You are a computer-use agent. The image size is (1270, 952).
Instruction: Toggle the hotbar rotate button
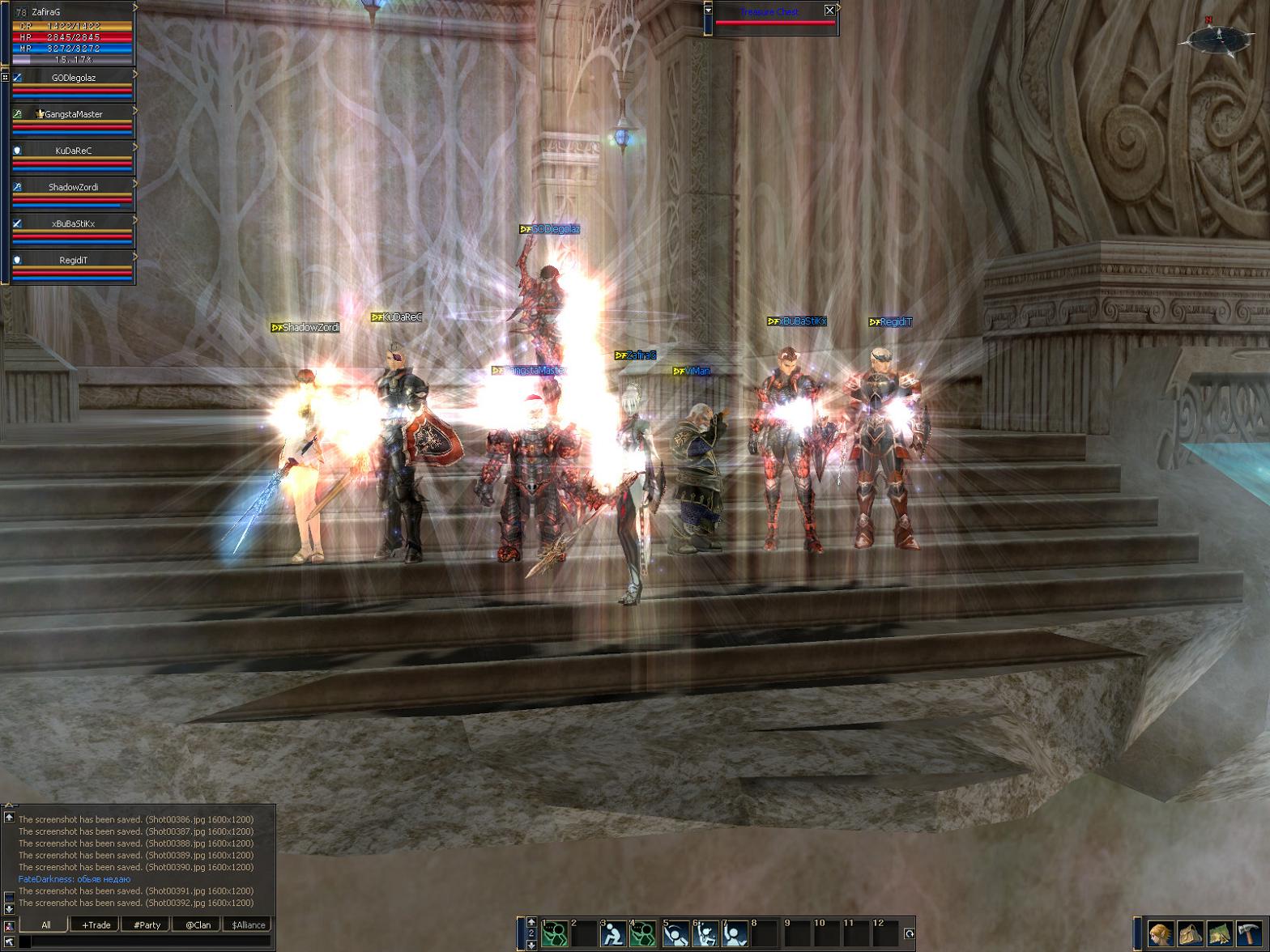[x=909, y=933]
